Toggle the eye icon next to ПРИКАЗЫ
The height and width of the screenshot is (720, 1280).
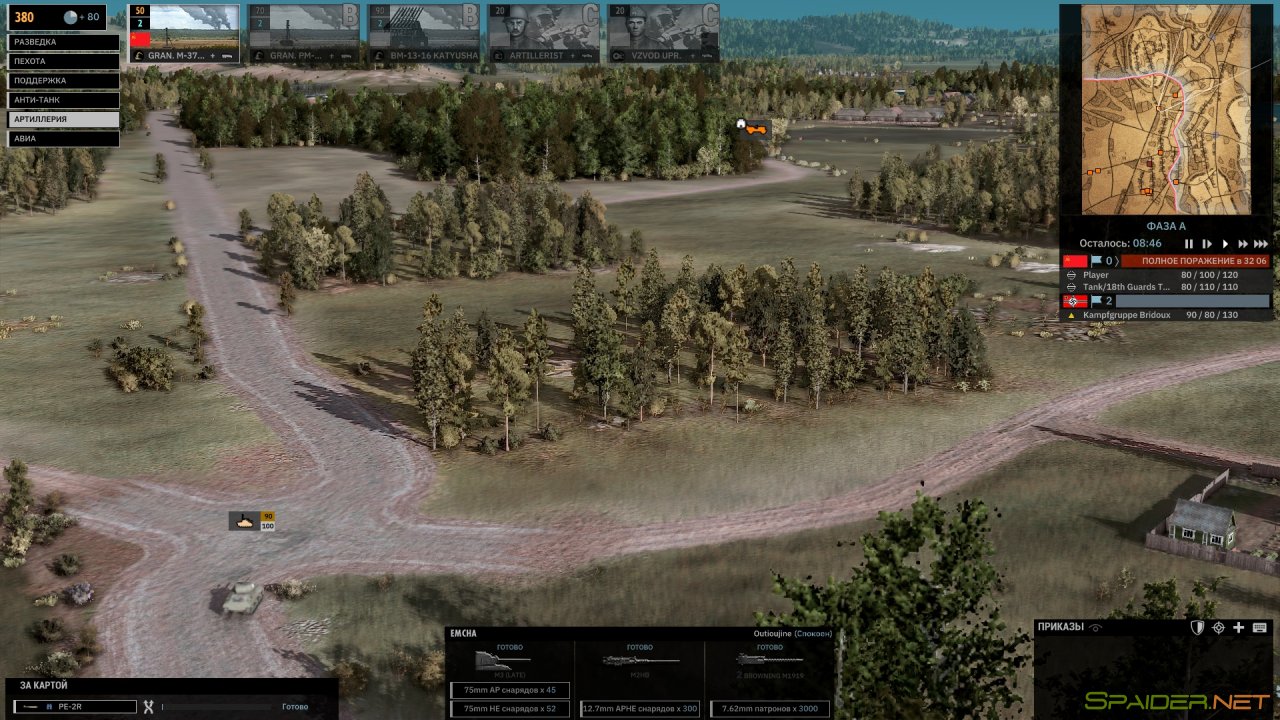(1094, 627)
